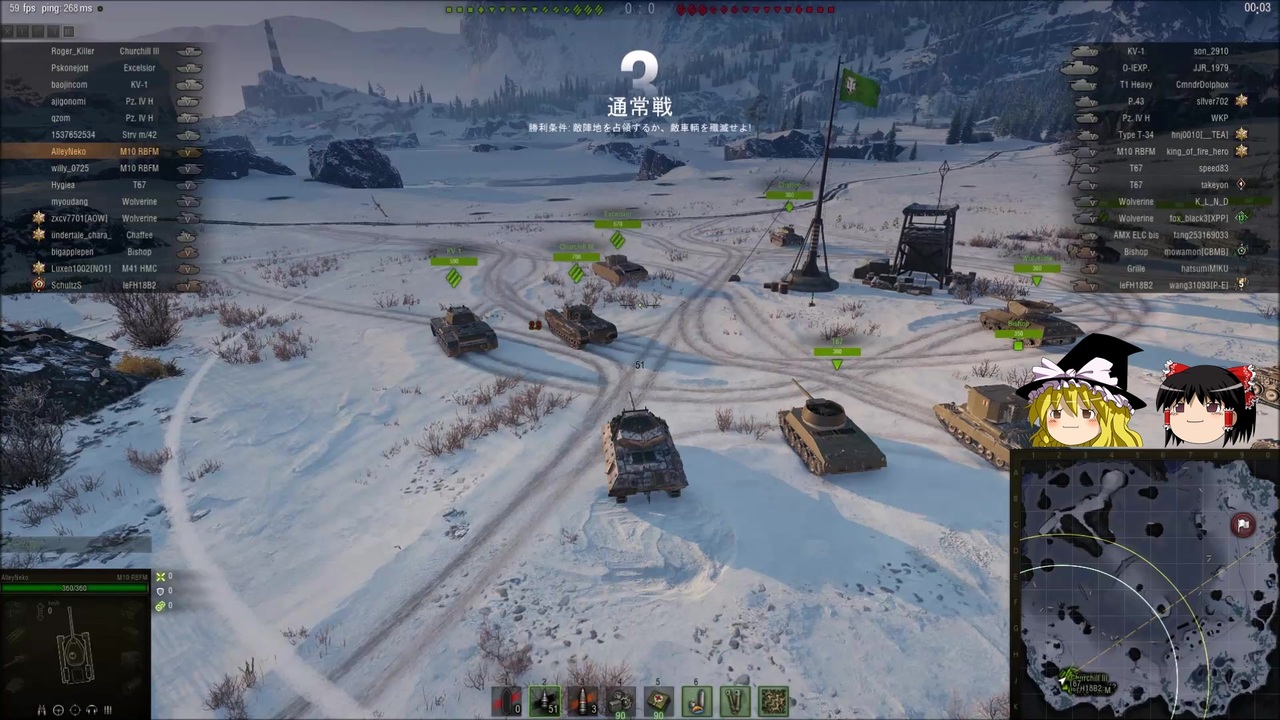Select AlleyNeko's row in the team list

pos(100,152)
